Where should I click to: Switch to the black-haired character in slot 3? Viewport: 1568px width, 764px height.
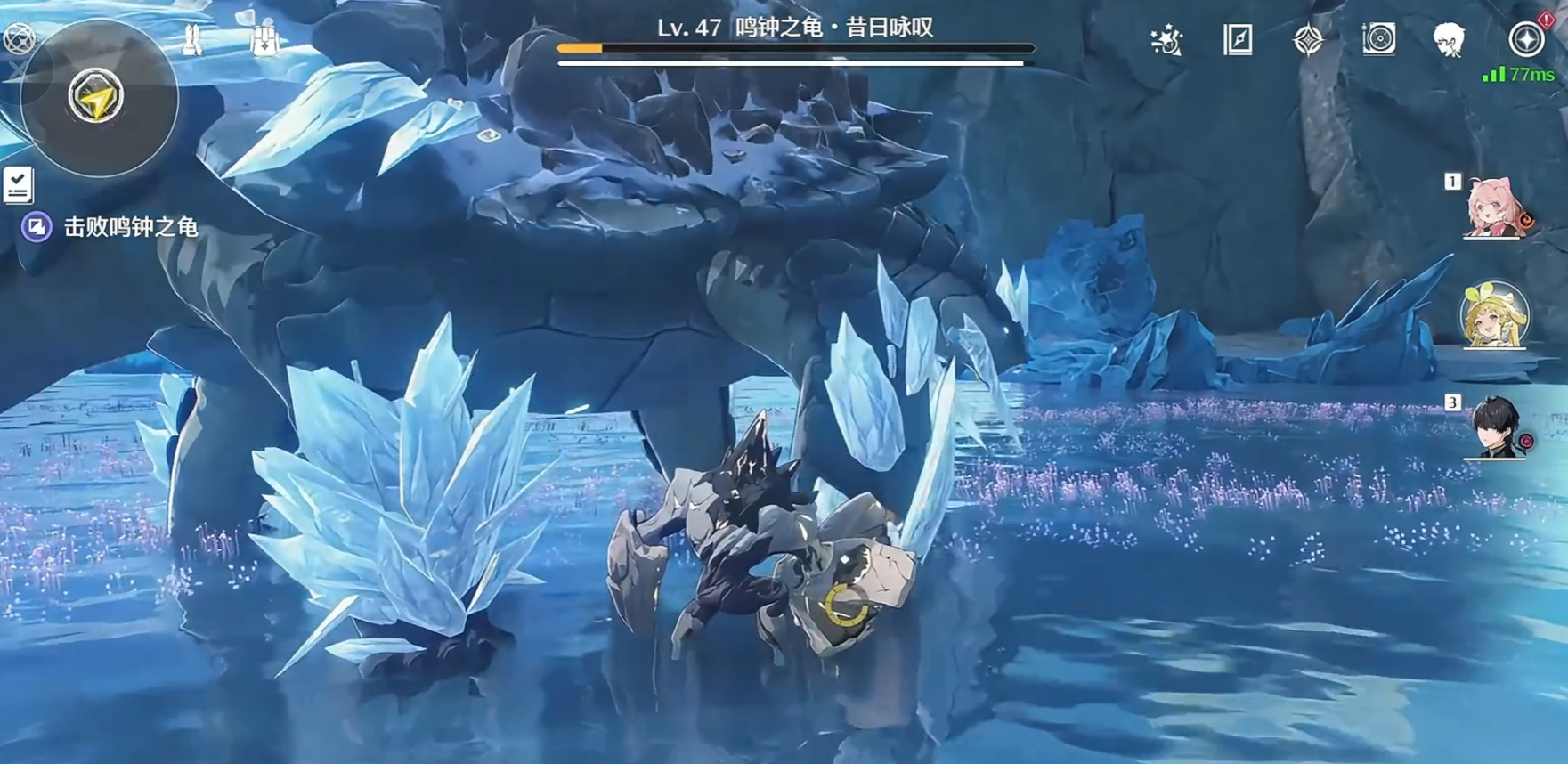click(1496, 427)
